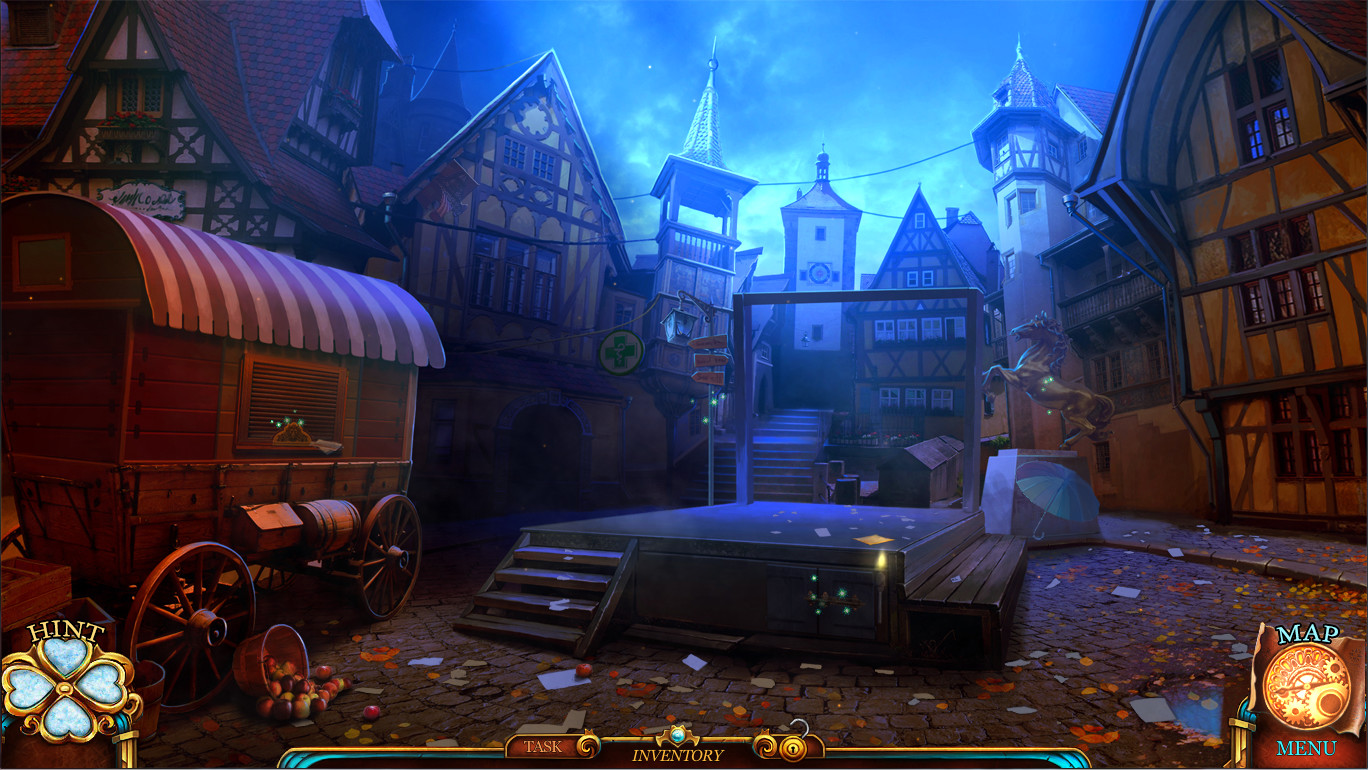Click the golden scroll ornament beside Task
Image resolution: width=1368 pixels, height=770 pixels.
(586, 748)
